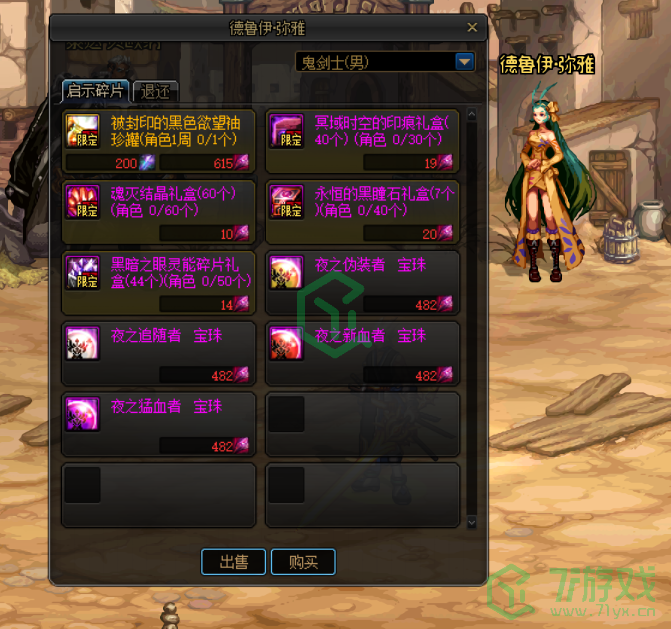Open the 鬼剑士(男) class dropdown
Viewport: 671px width, 629px height.
(x=464, y=62)
